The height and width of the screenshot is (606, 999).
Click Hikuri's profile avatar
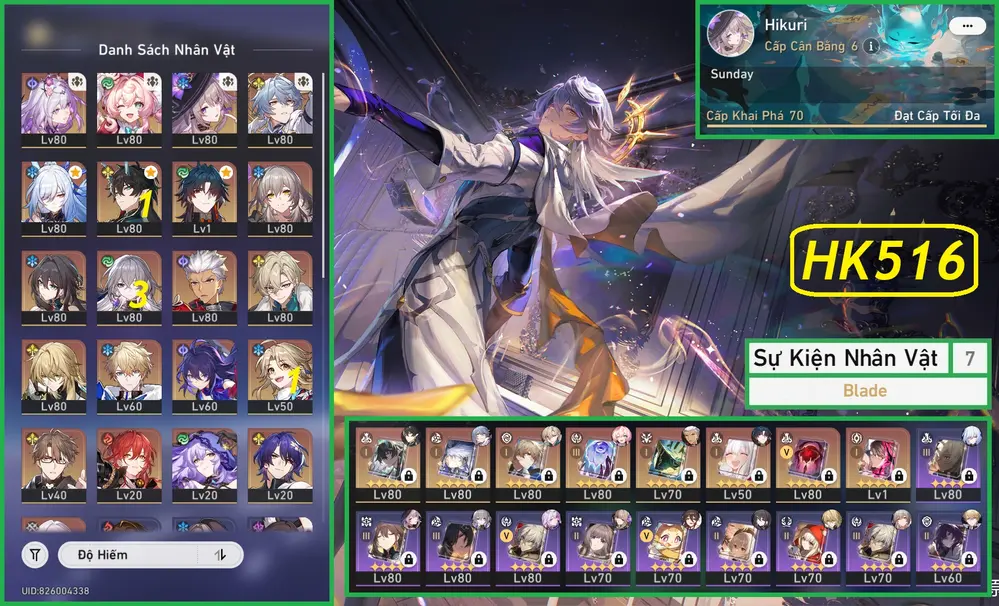[x=731, y=35]
